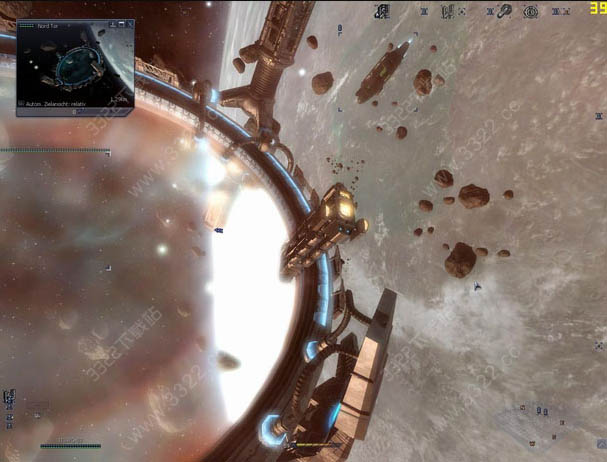Select the wrench icon in the top bar
This screenshot has width=607, height=462.
pos(506,12)
